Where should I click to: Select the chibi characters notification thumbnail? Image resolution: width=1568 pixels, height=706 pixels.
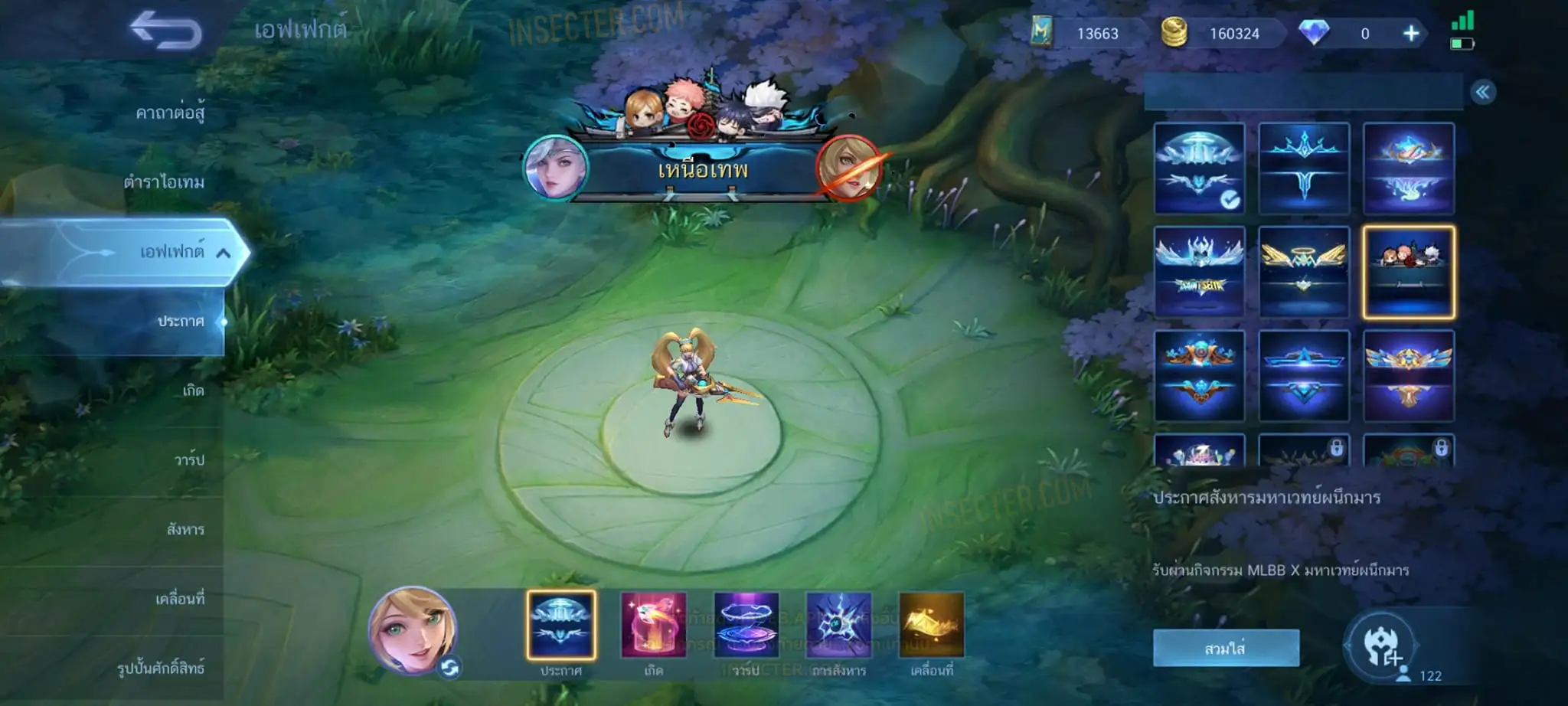tap(1408, 272)
